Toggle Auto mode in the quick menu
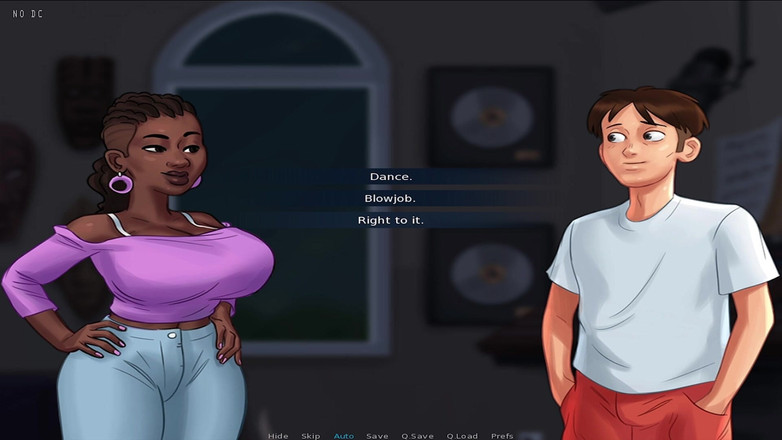 pyautogui.click(x=344, y=436)
